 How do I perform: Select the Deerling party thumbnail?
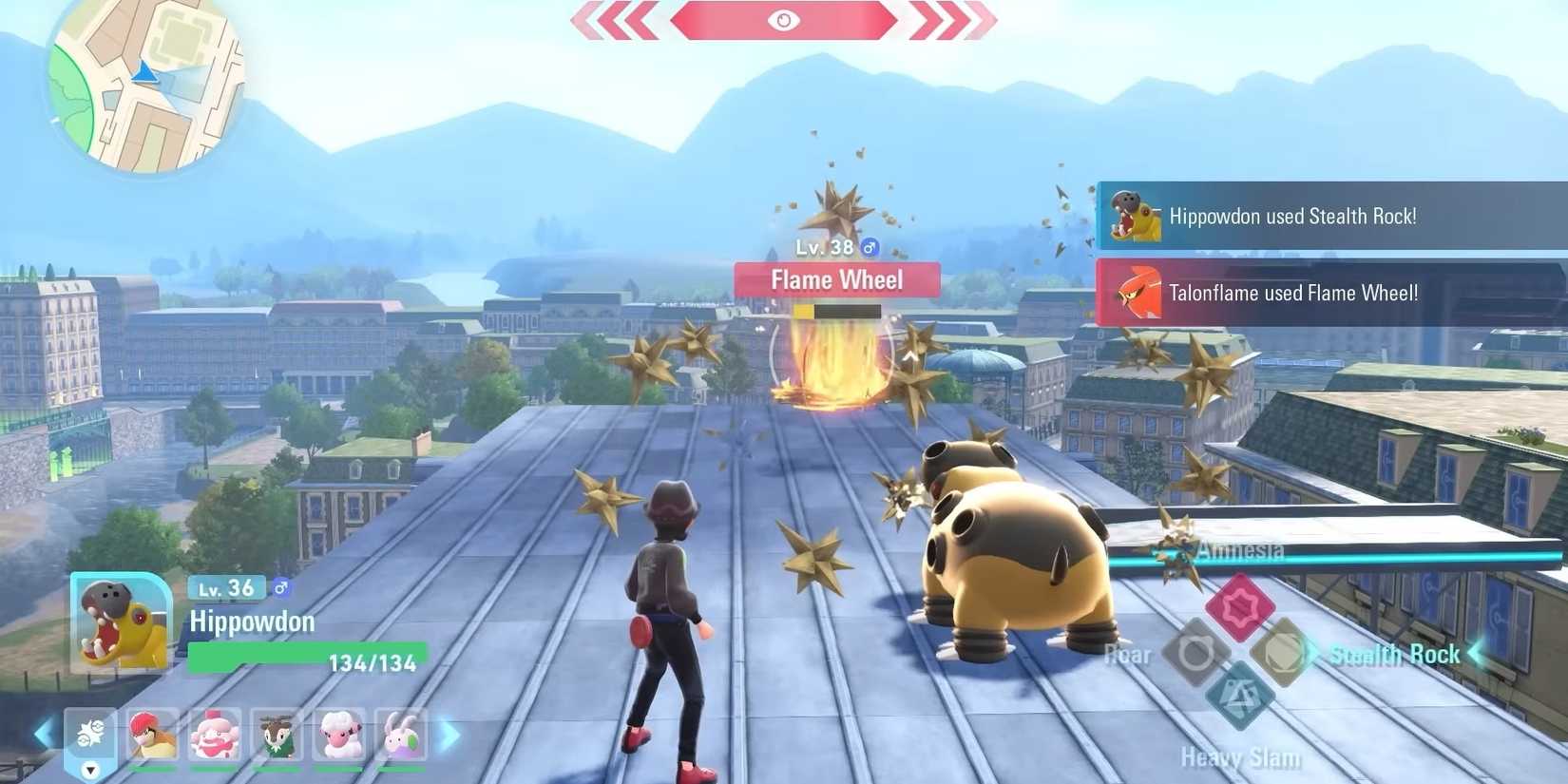pos(277,734)
